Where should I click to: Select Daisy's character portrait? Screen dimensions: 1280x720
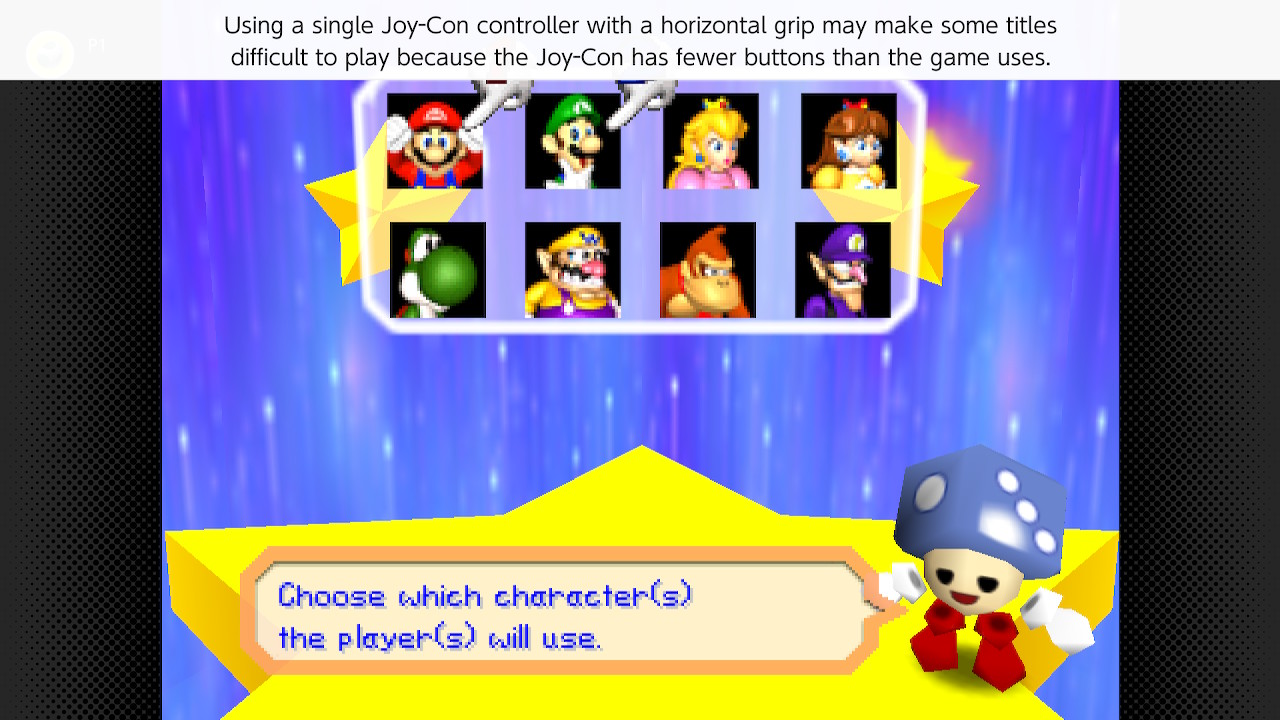[848, 140]
